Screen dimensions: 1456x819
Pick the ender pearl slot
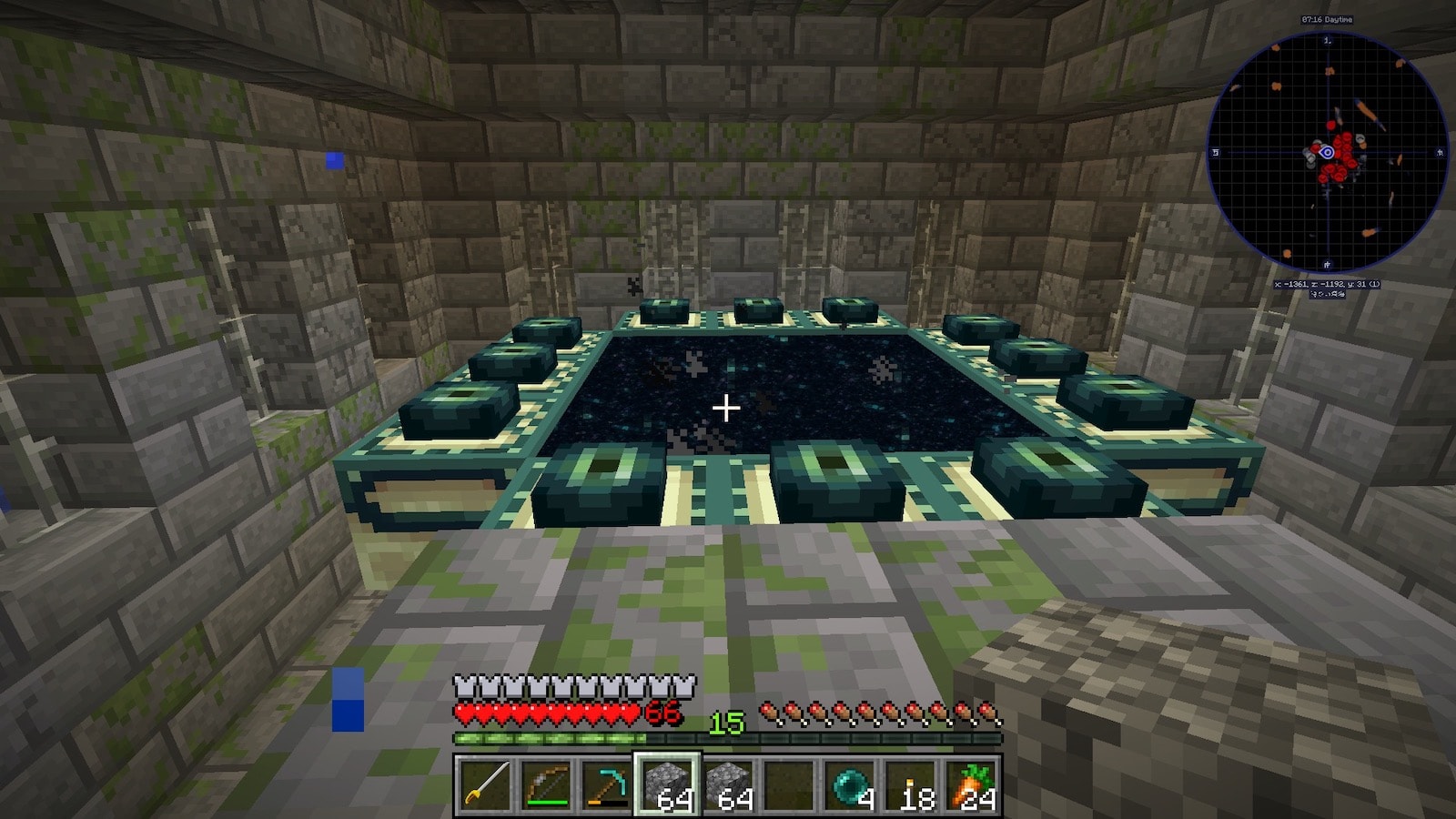coord(850,784)
